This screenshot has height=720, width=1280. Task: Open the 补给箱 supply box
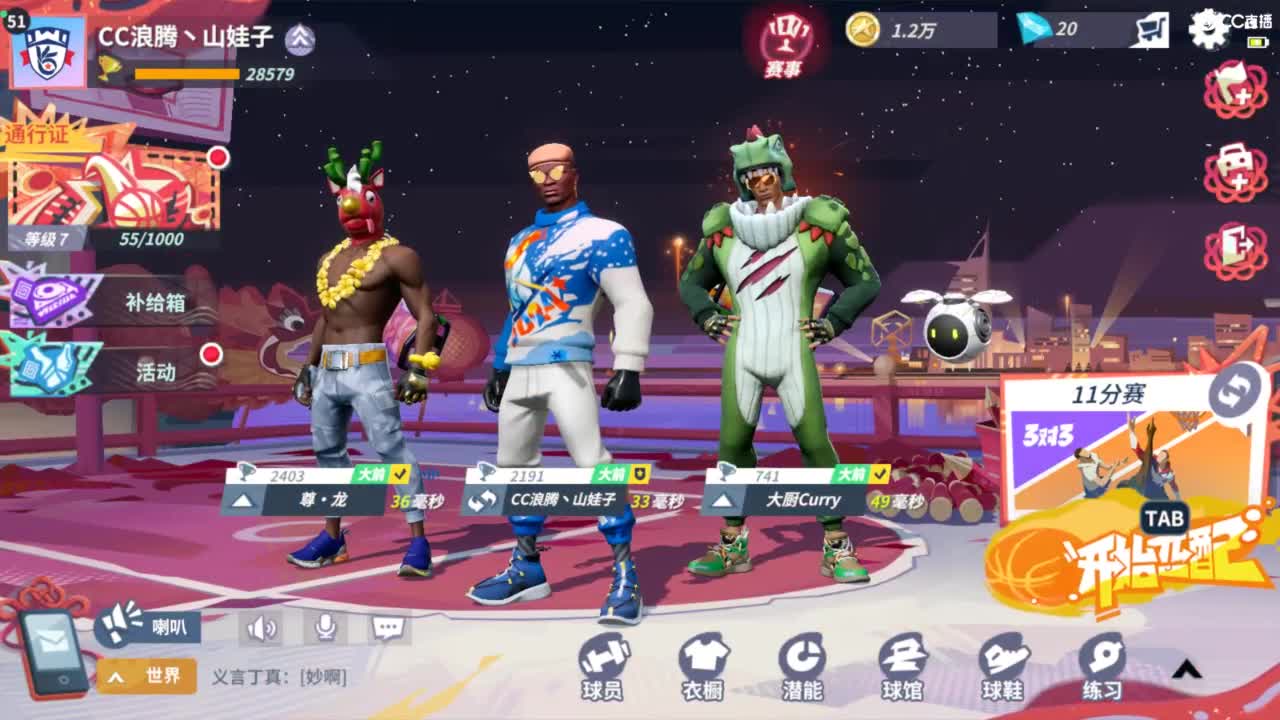click(110, 302)
